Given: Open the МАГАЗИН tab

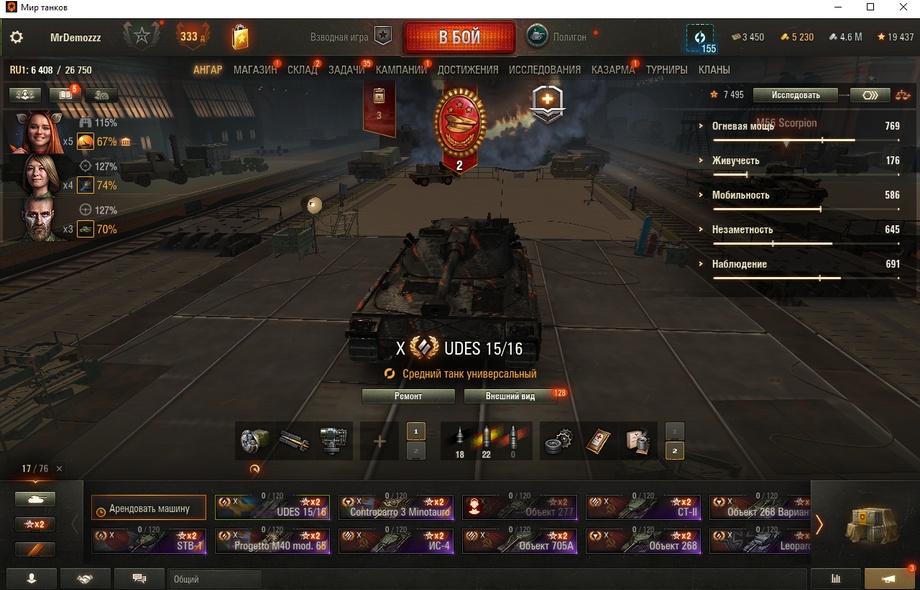Looking at the screenshot, I should 255,70.
